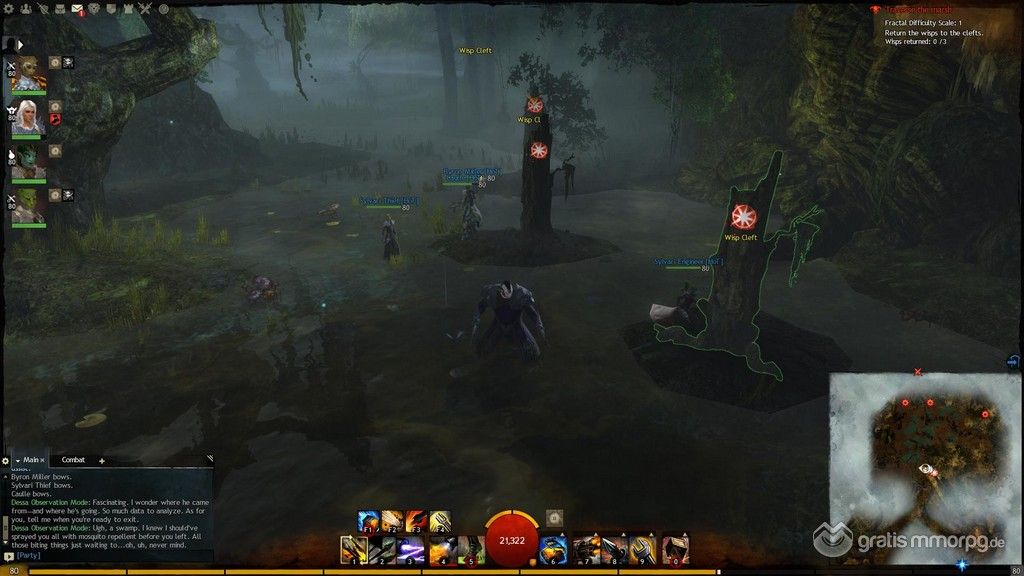Use the wrench utility skill 9
The image size is (1024, 576).
[x=644, y=549]
